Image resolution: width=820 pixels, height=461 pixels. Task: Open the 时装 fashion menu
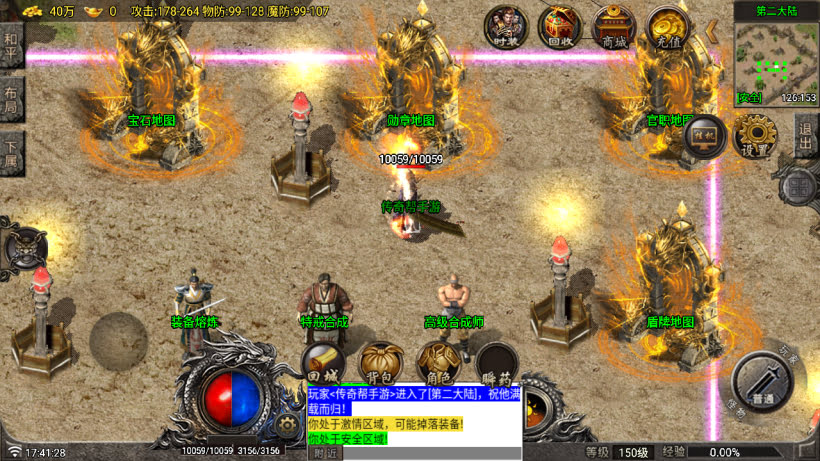pyautogui.click(x=505, y=27)
